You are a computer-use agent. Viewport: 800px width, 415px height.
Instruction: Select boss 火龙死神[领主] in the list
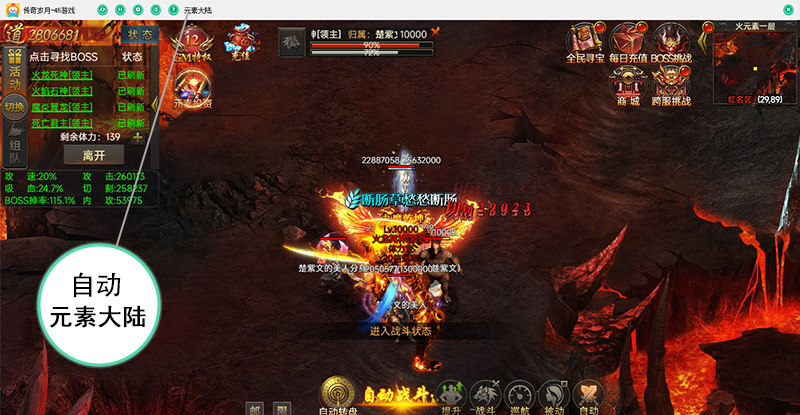[62, 75]
